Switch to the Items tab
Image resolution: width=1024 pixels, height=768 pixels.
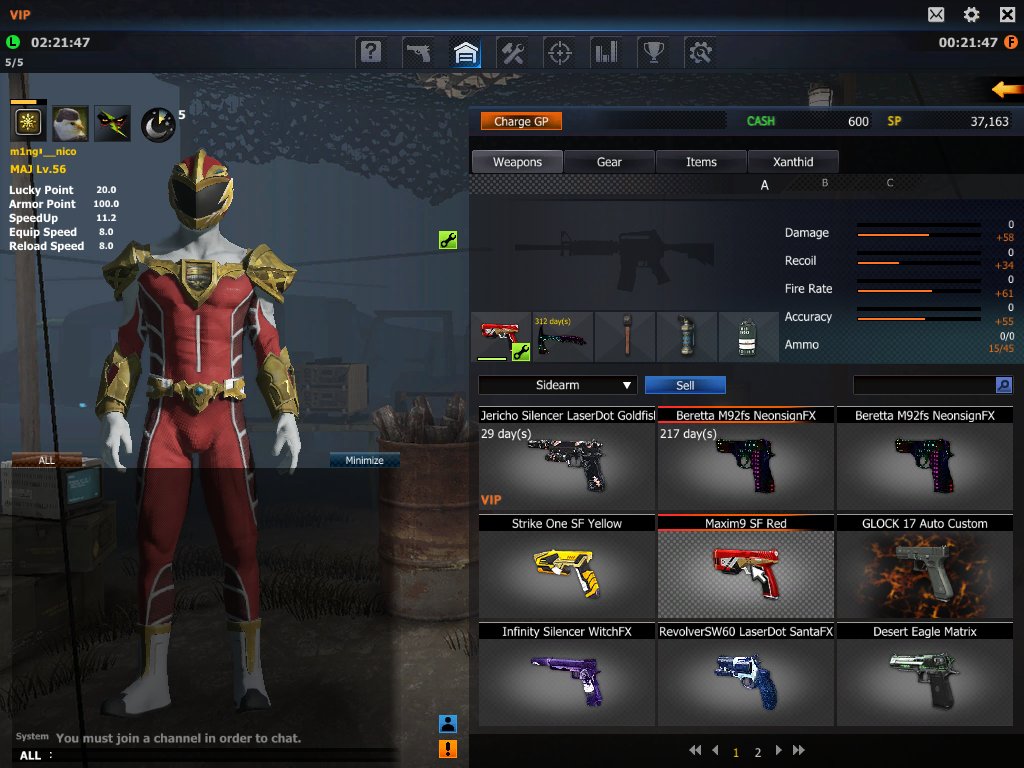tap(701, 162)
